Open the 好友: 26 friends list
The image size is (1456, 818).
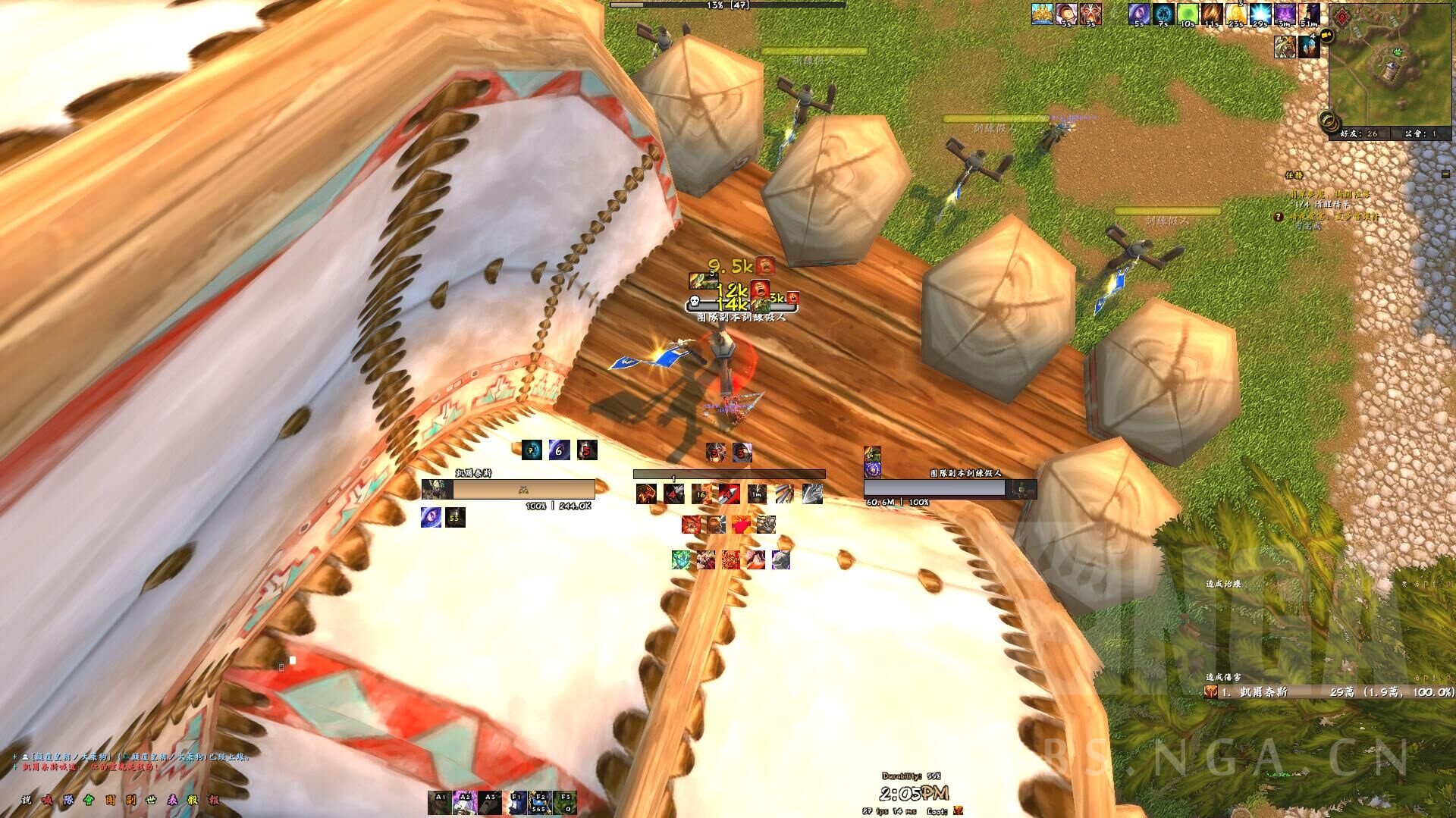(x=1359, y=134)
